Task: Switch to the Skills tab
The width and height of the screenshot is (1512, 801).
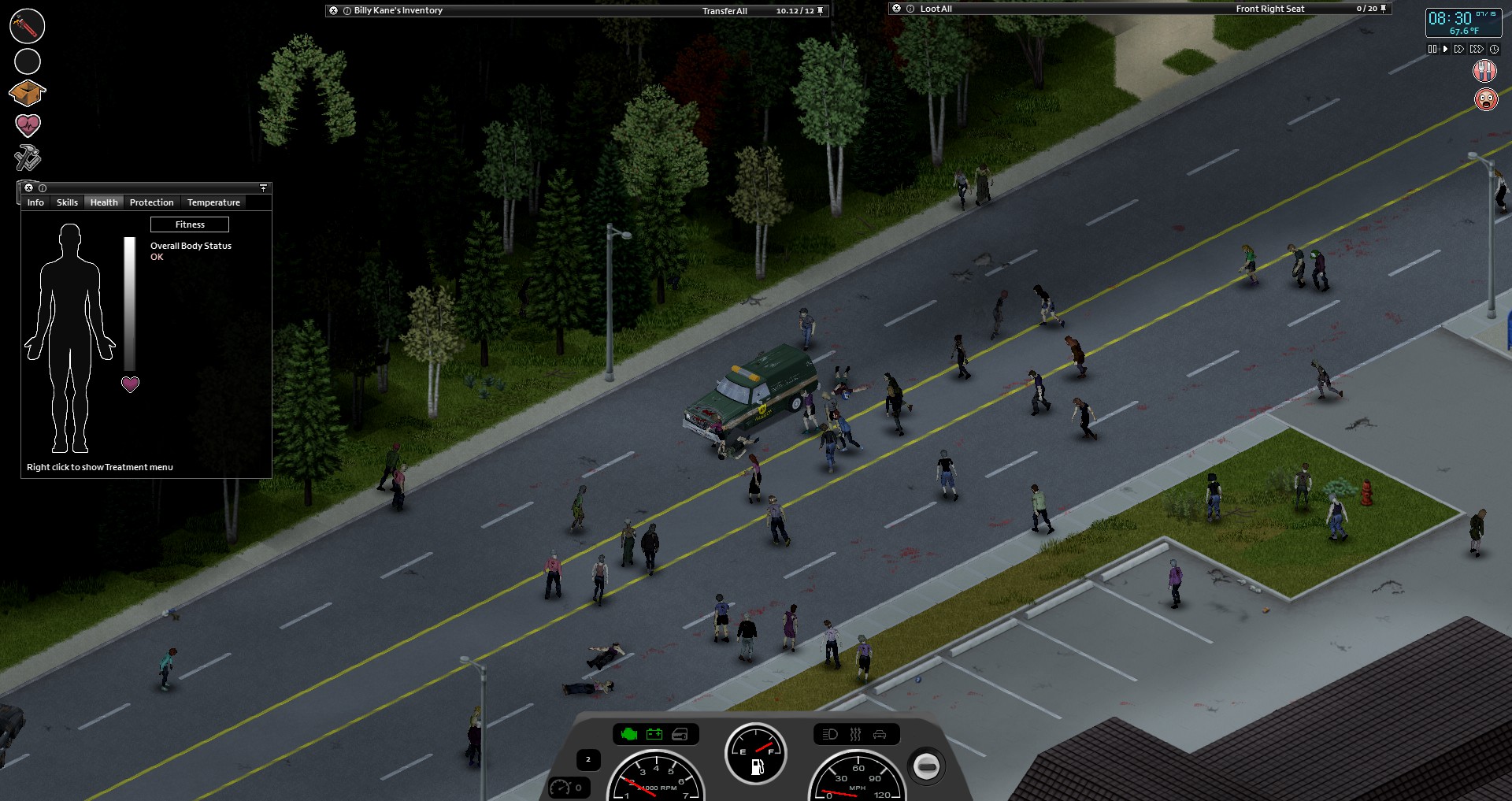Action: point(66,202)
